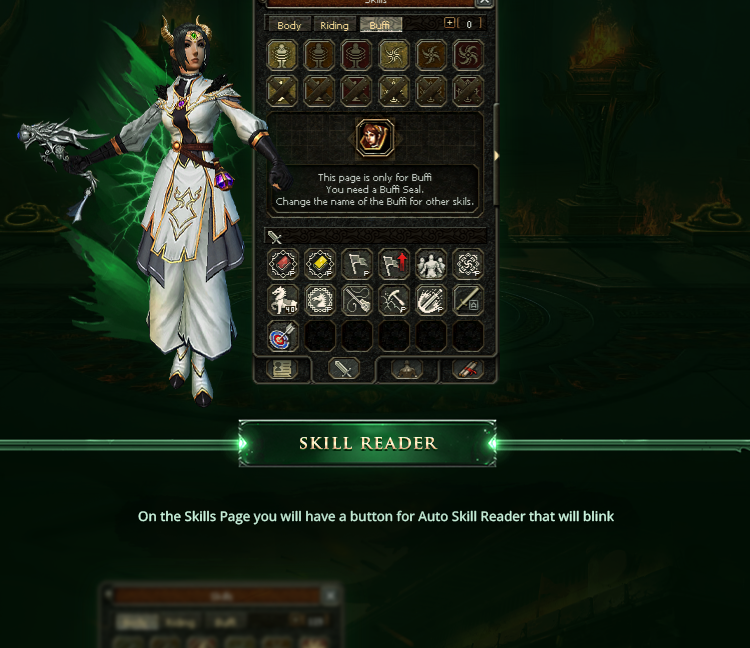
Task: Select the white horse level 40 skill
Action: [284, 300]
